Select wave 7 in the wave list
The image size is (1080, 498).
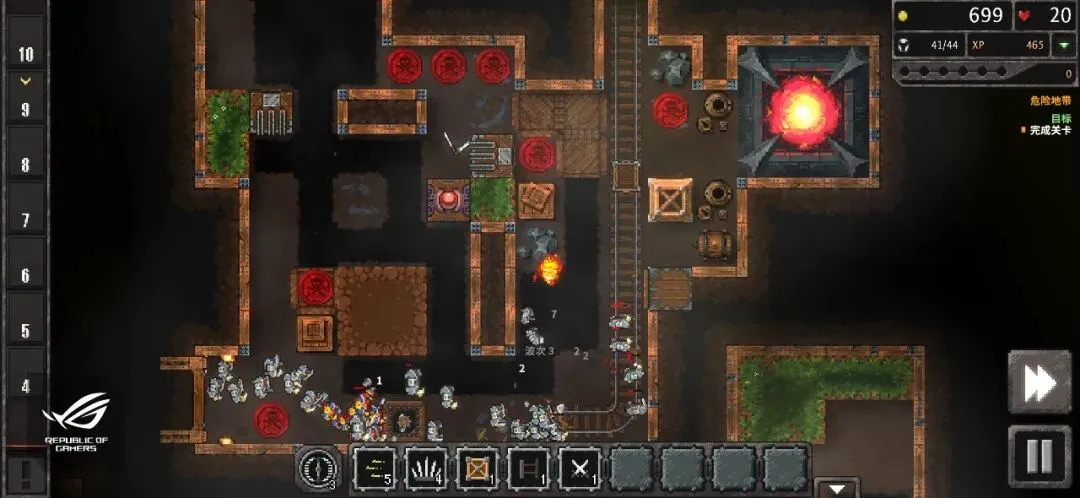pyautogui.click(x=26, y=220)
